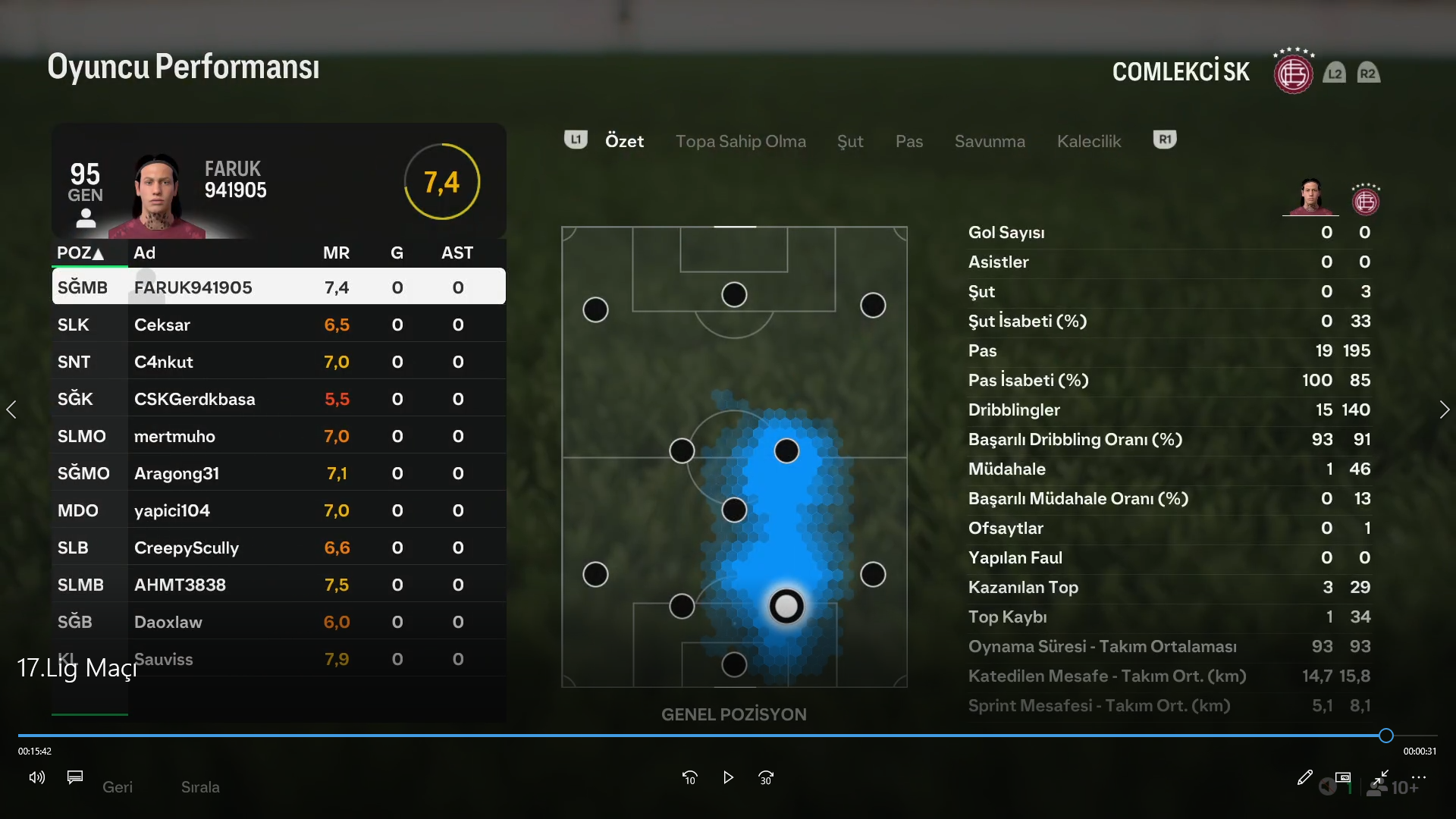The height and width of the screenshot is (819, 1456).
Task: Pick the mertmuho row
Action: coord(278,436)
